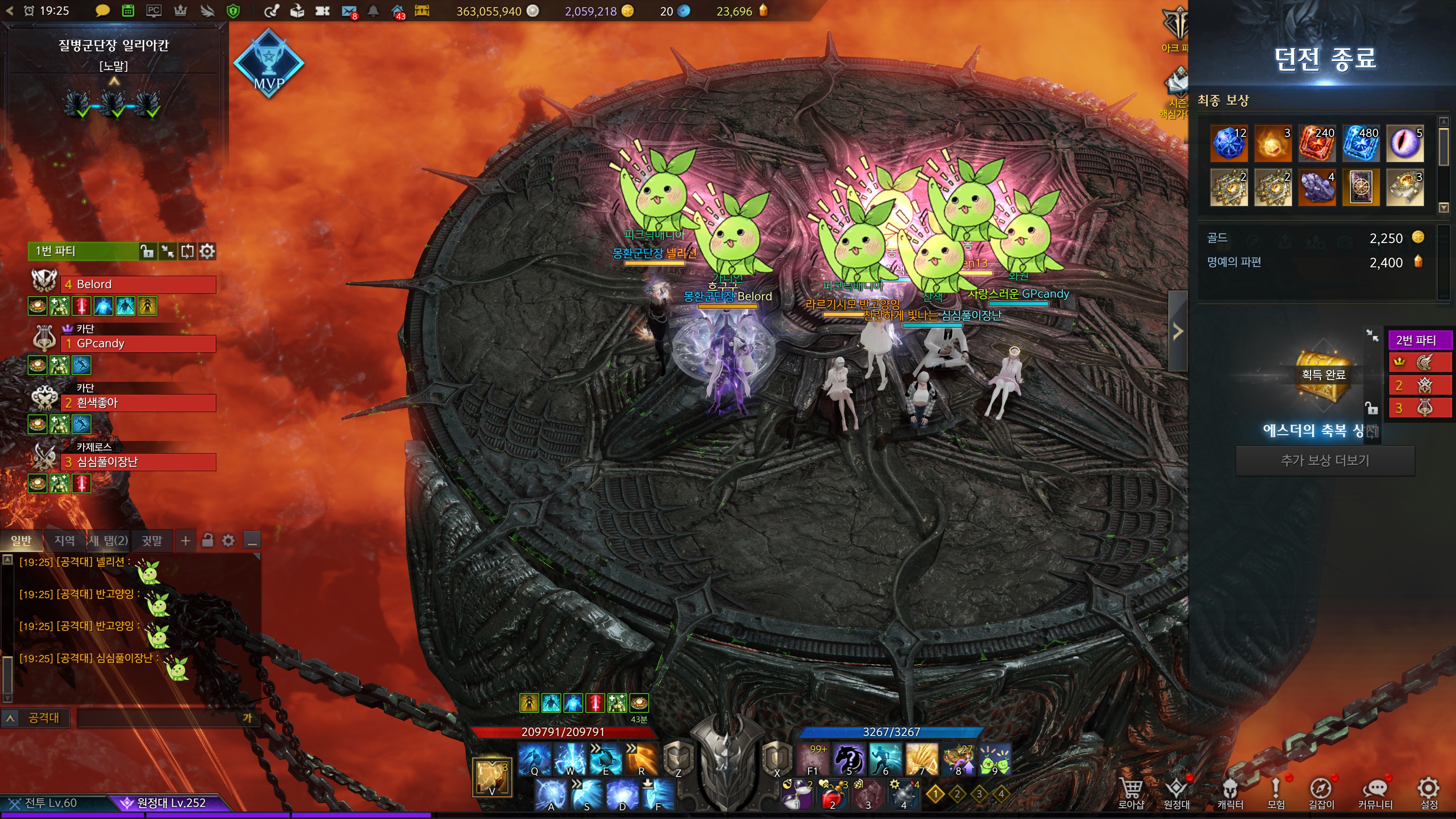Switch to the 귓말 whisper tab

pos(152,541)
